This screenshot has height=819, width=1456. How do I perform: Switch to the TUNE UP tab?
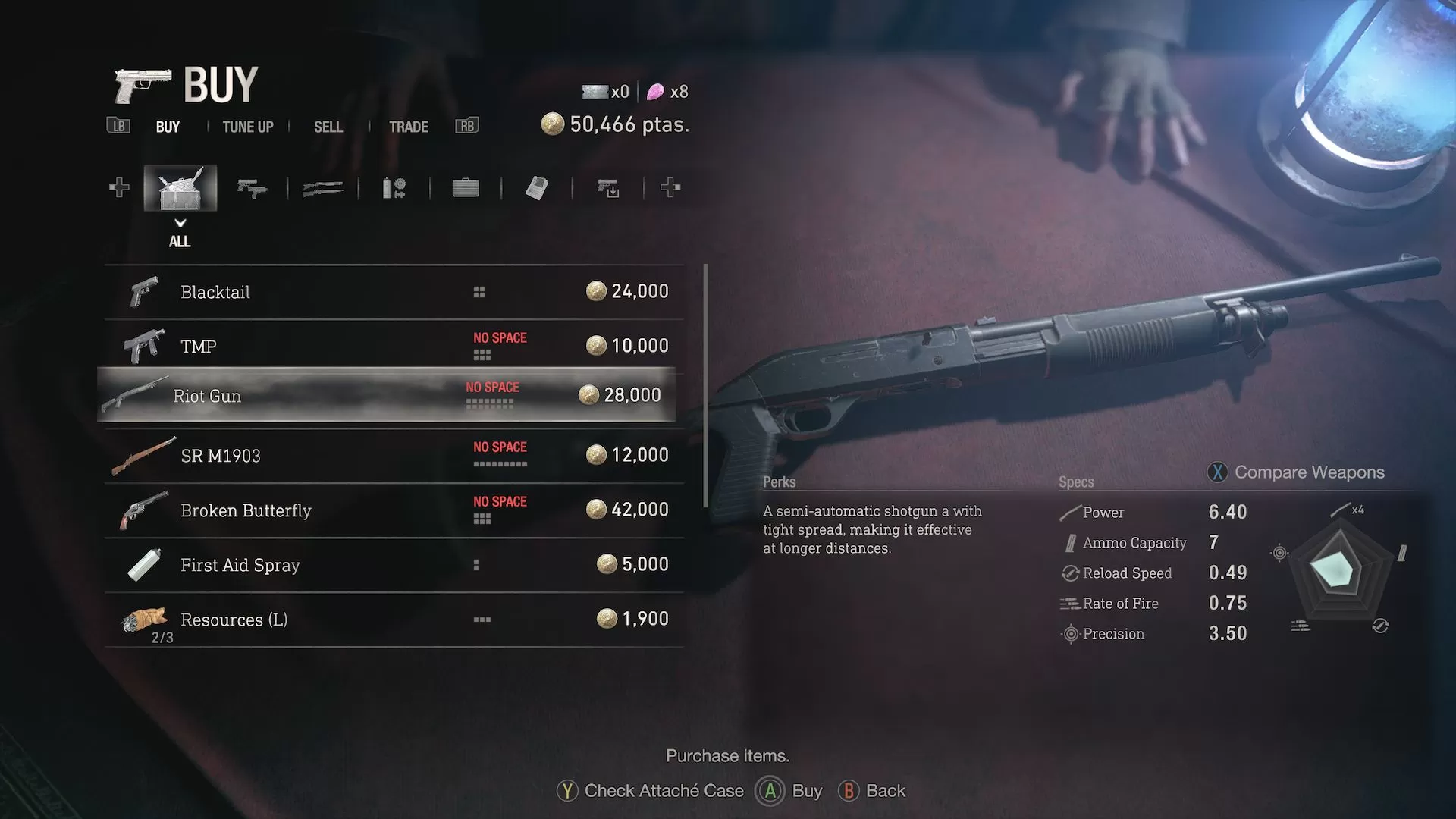click(x=247, y=127)
